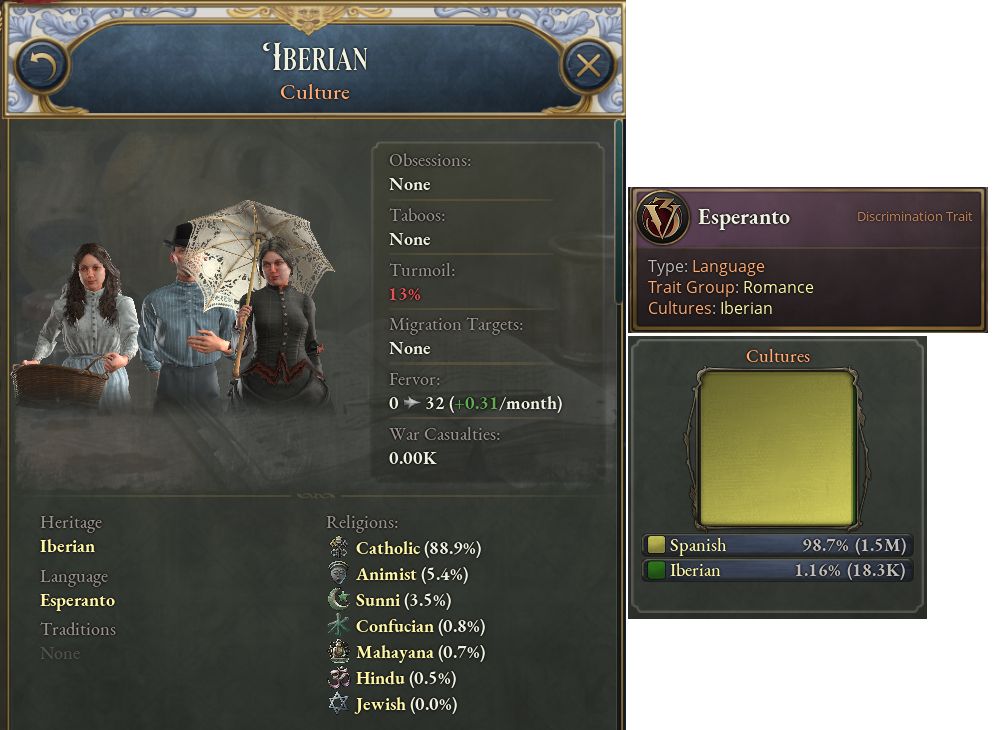1000x730 pixels.
Task: Click the Esperanto tooltip emblem icon
Action: [x=662, y=218]
